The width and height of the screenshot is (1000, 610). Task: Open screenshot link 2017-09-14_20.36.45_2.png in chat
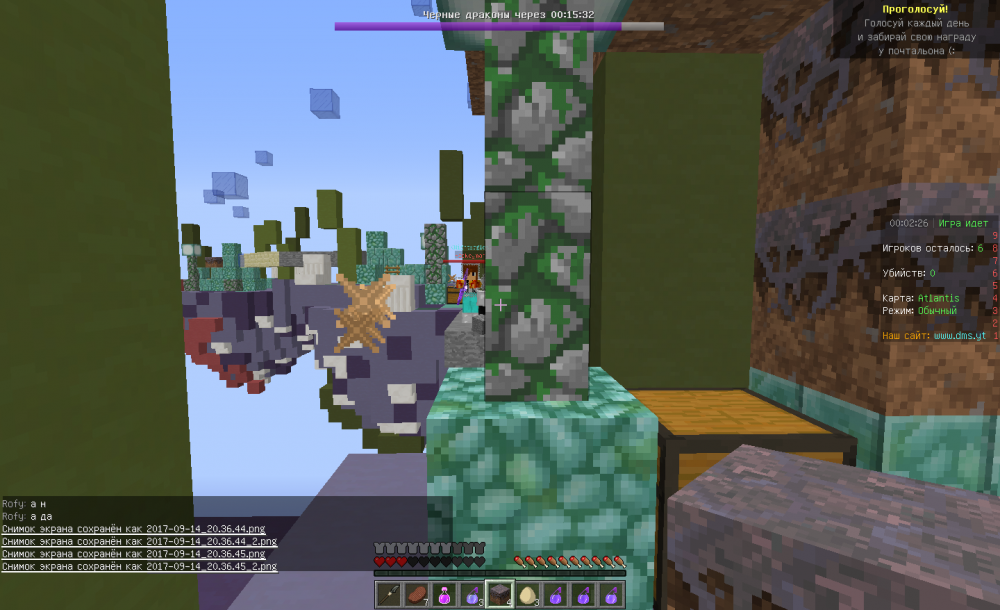[x=139, y=566]
